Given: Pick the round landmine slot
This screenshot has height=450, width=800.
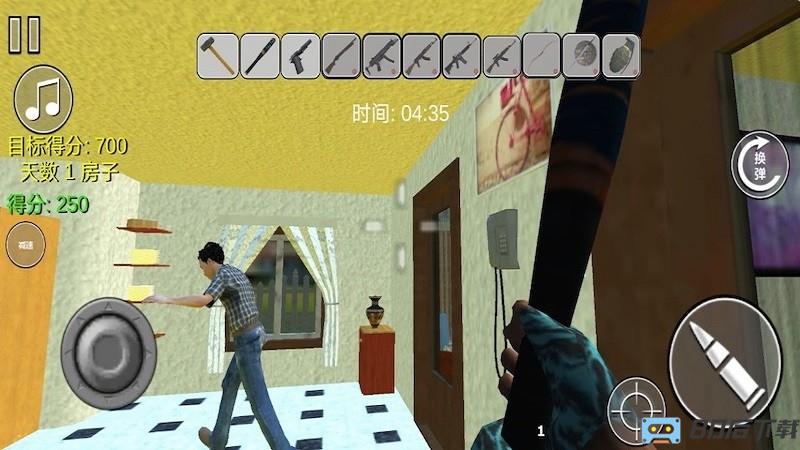Looking at the screenshot, I should 581,55.
